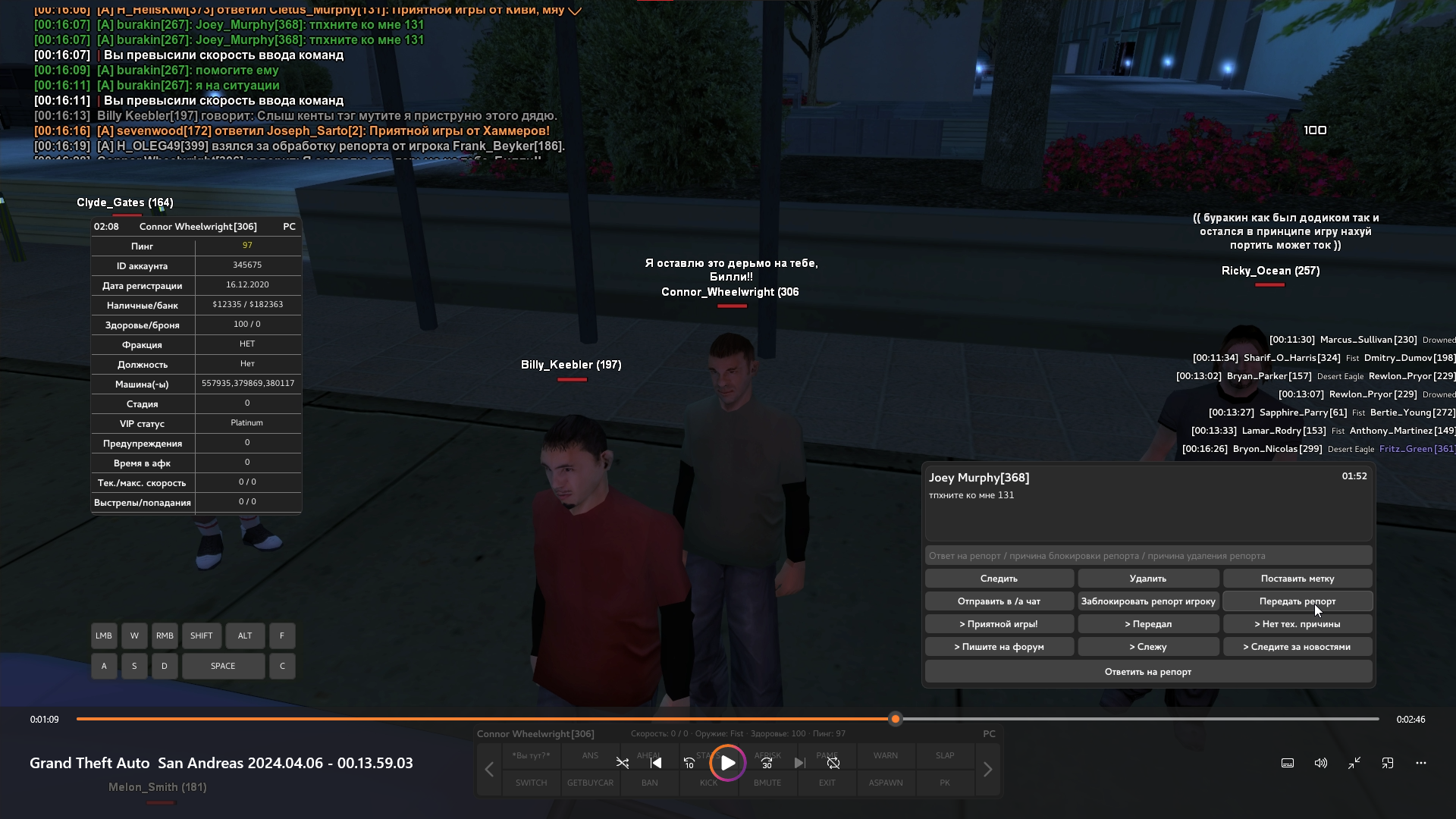Play the video with the play button

click(x=728, y=763)
